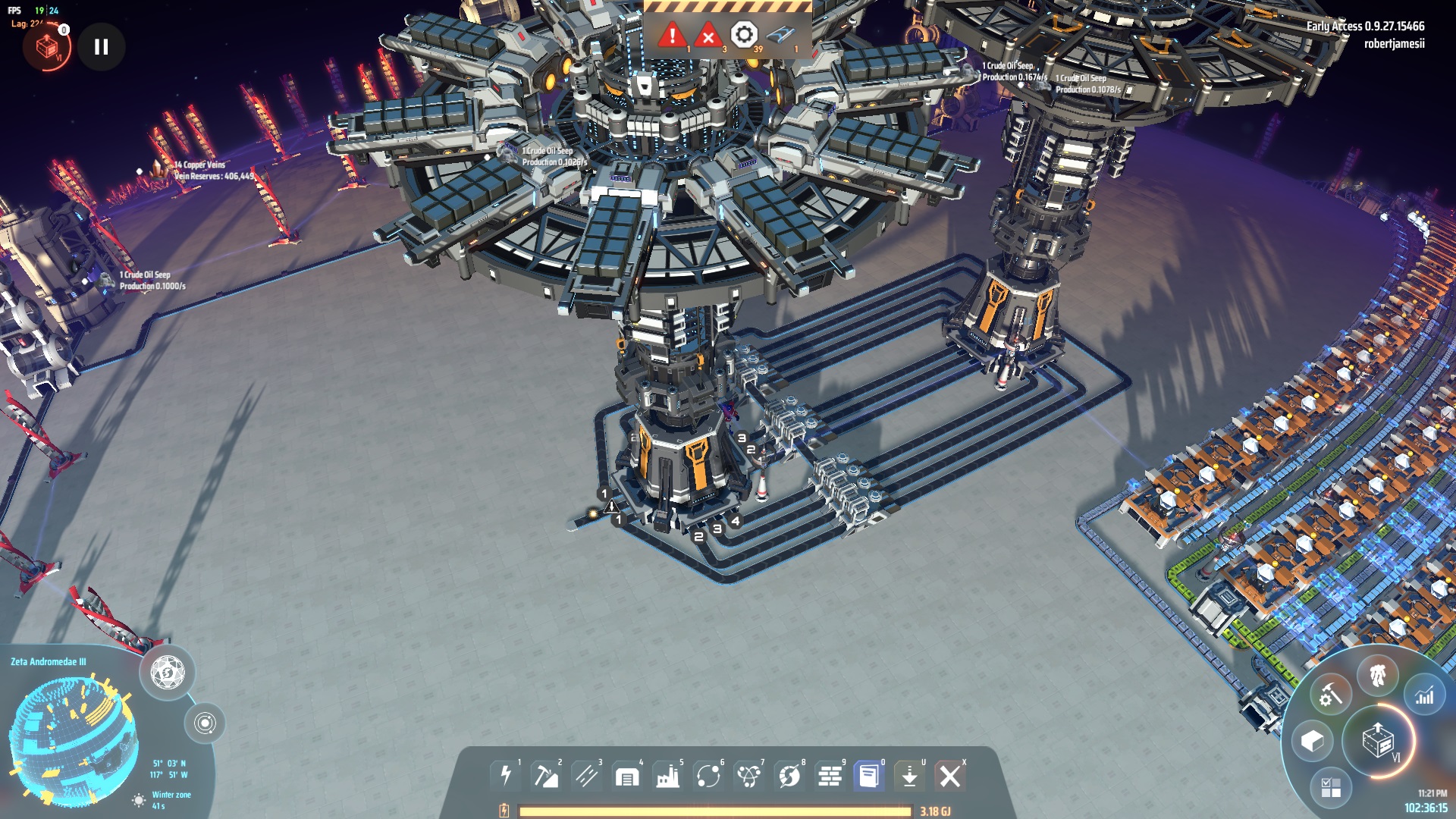Toggle game pause
The image size is (1456, 819).
click(101, 45)
